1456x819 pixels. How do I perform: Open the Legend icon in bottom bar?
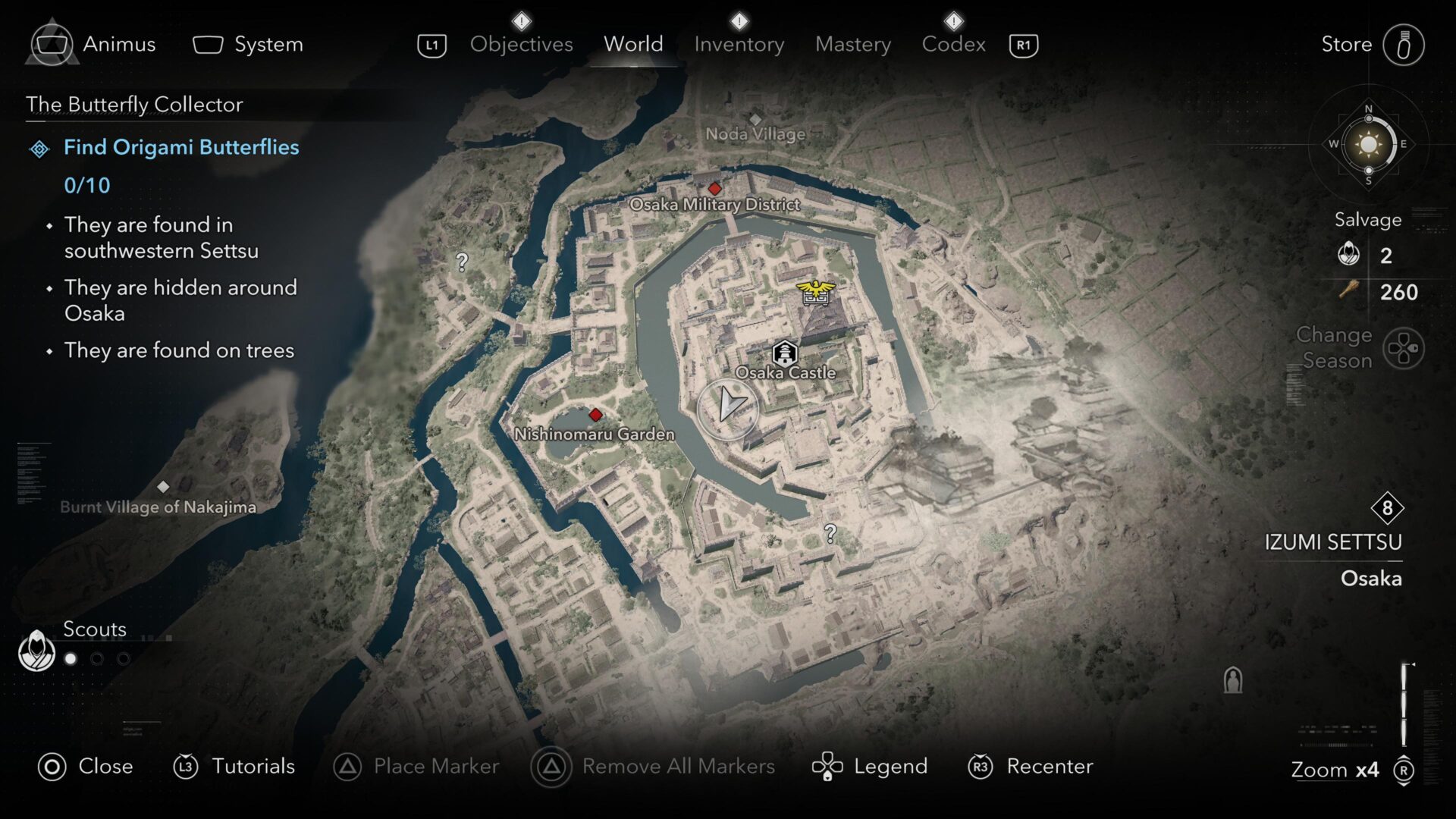pos(828,766)
